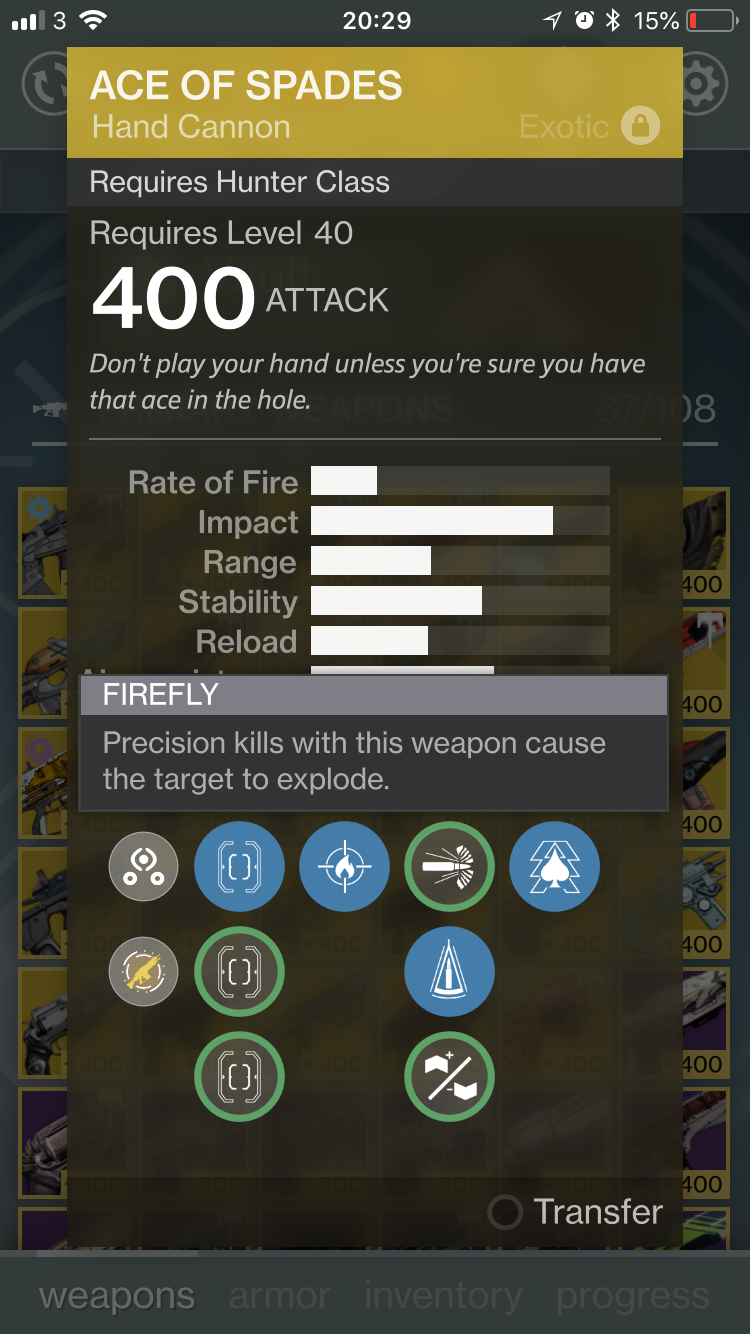Show the progress tab

click(x=632, y=1296)
